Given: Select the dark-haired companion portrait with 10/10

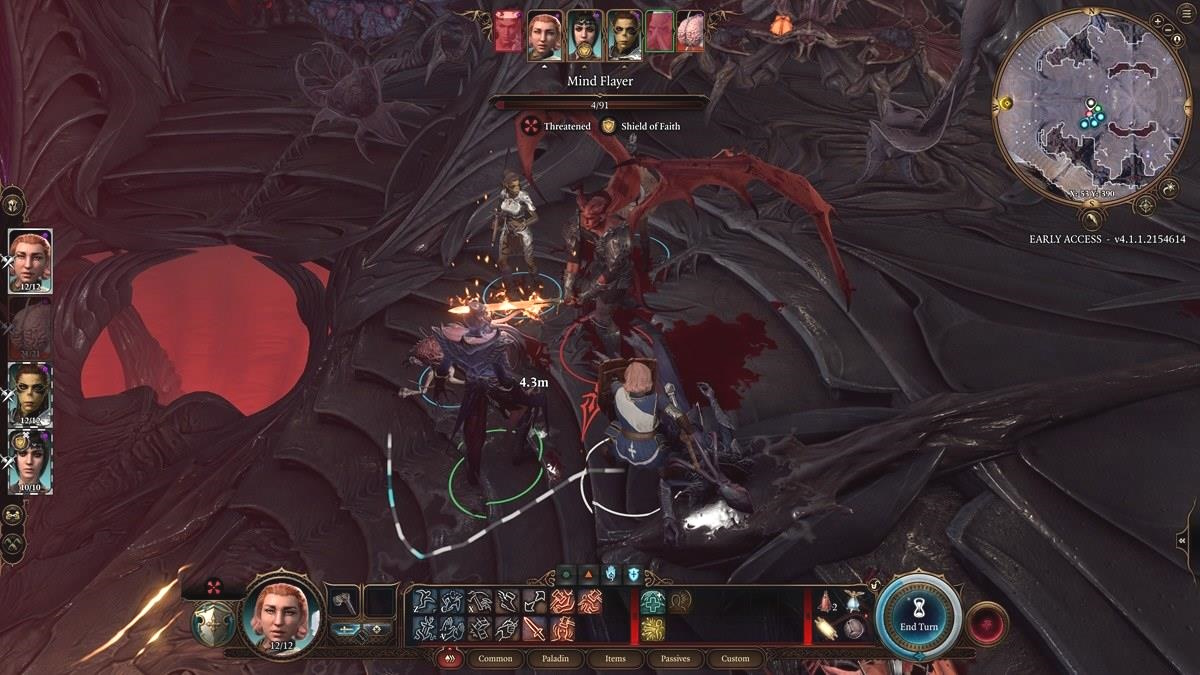Looking at the screenshot, I should coord(30,461).
